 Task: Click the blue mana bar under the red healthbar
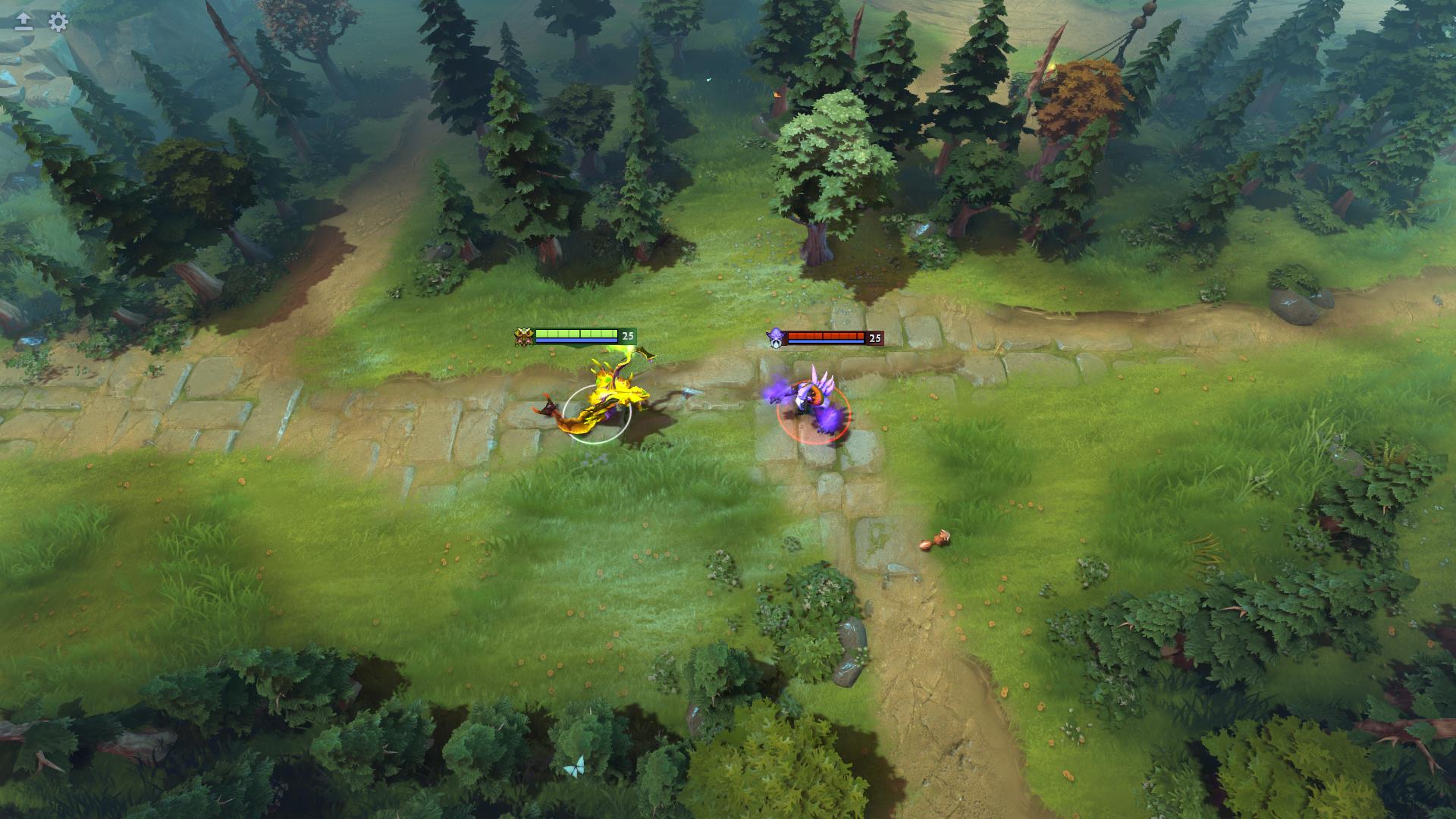(827, 343)
